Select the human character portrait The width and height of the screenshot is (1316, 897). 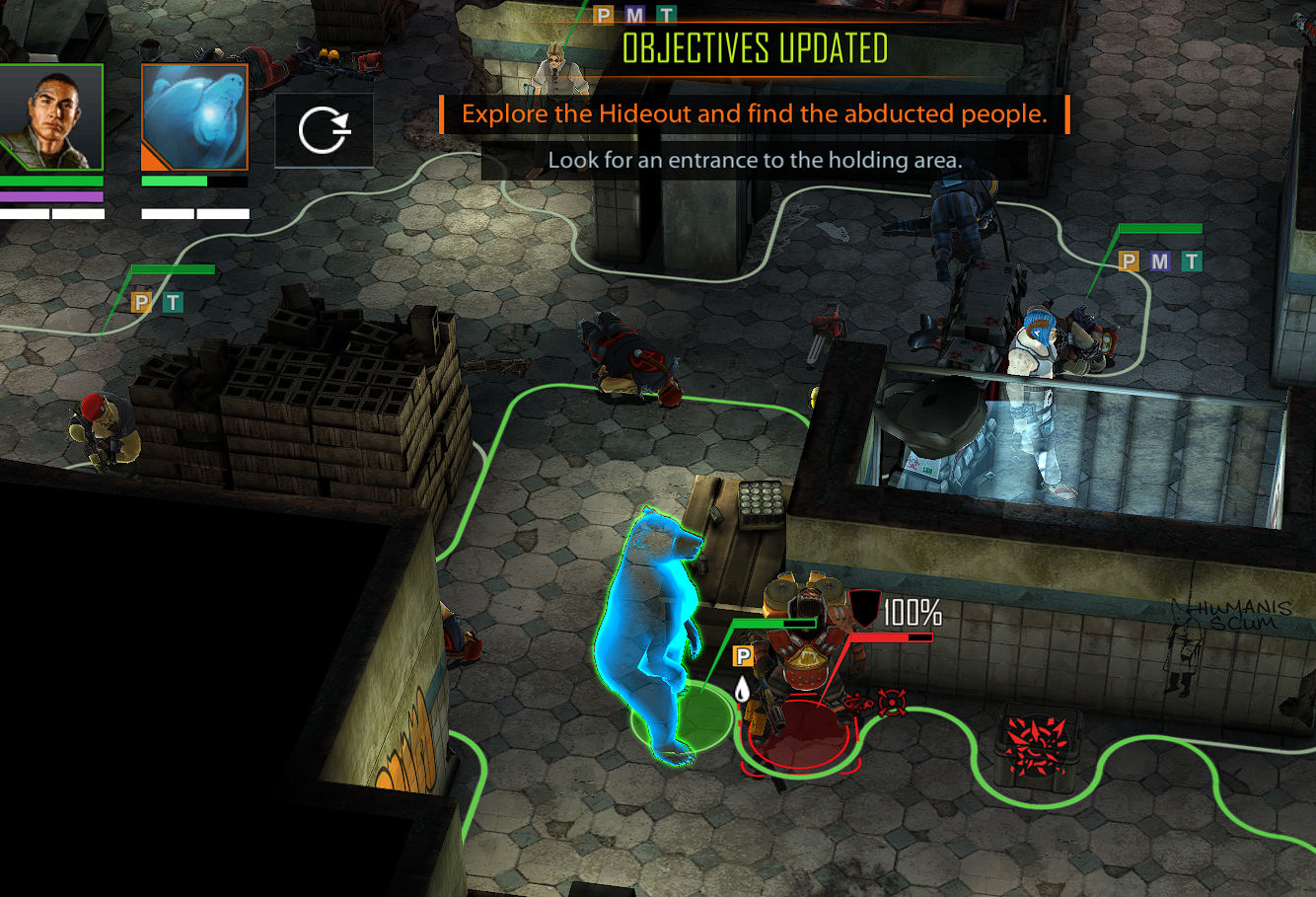[x=50, y=116]
